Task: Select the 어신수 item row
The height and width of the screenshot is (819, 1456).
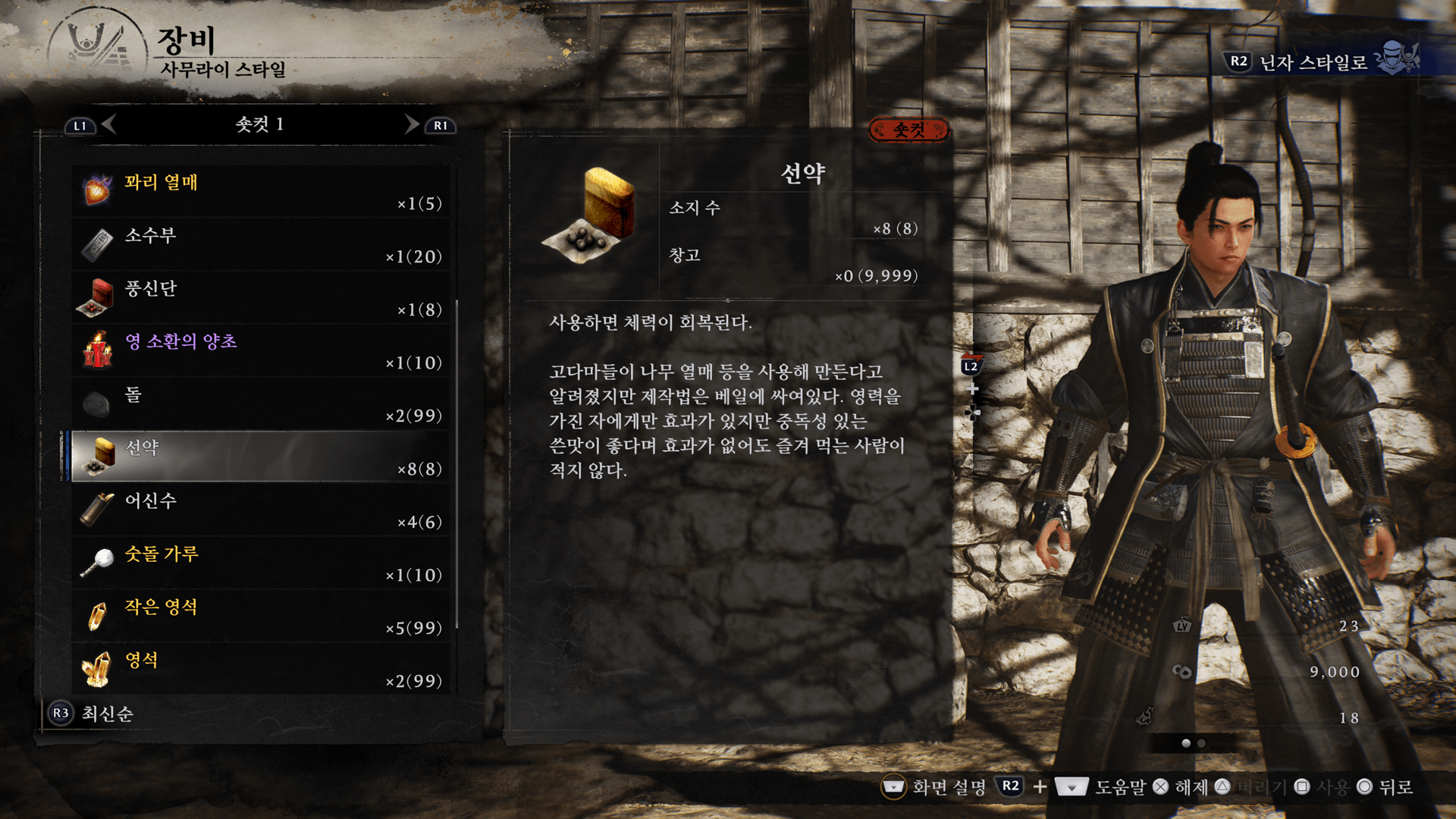Action: (x=261, y=510)
